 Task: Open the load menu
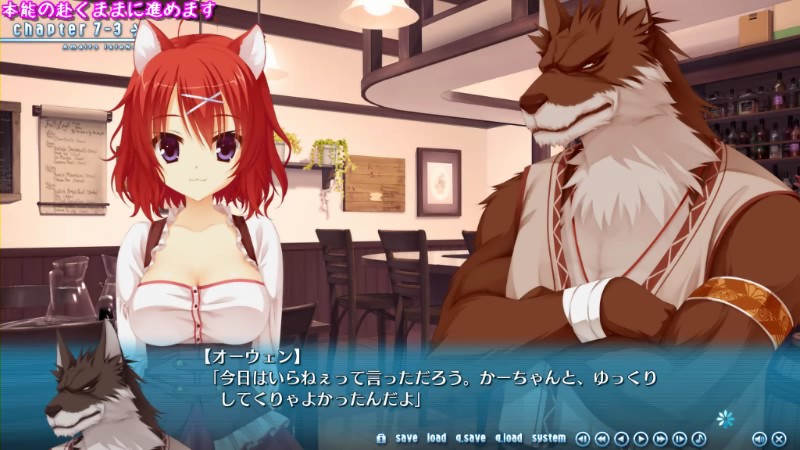pos(436,438)
